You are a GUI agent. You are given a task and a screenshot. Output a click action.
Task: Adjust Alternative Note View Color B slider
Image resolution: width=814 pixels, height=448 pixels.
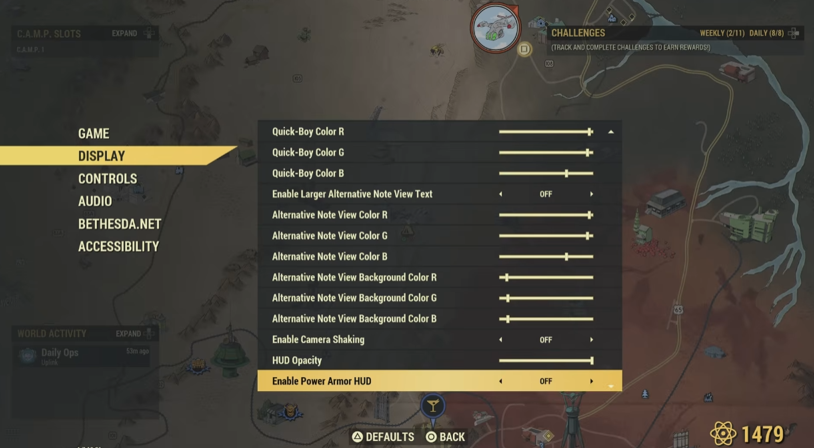566,257
